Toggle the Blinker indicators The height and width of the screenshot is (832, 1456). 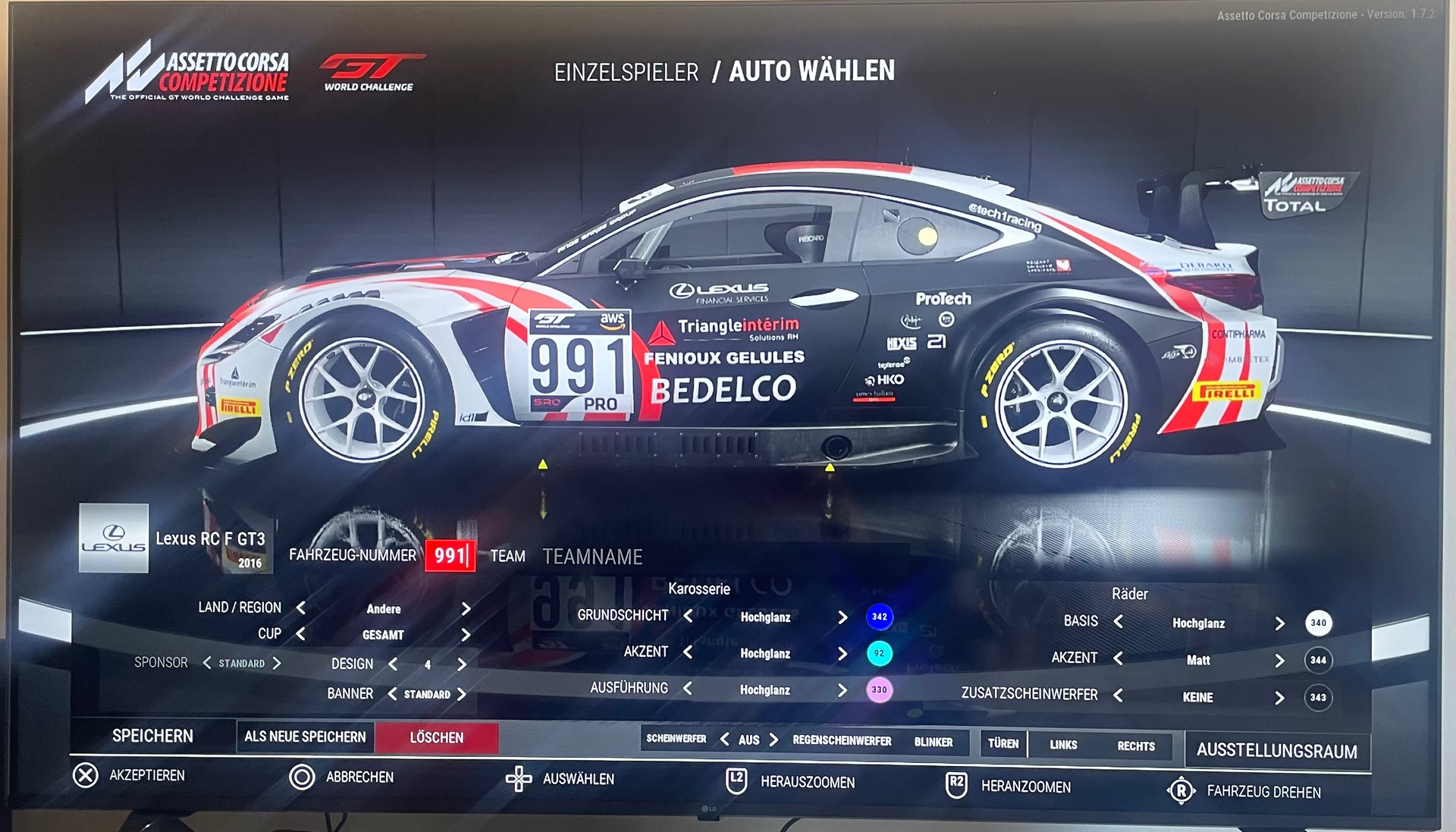point(933,742)
